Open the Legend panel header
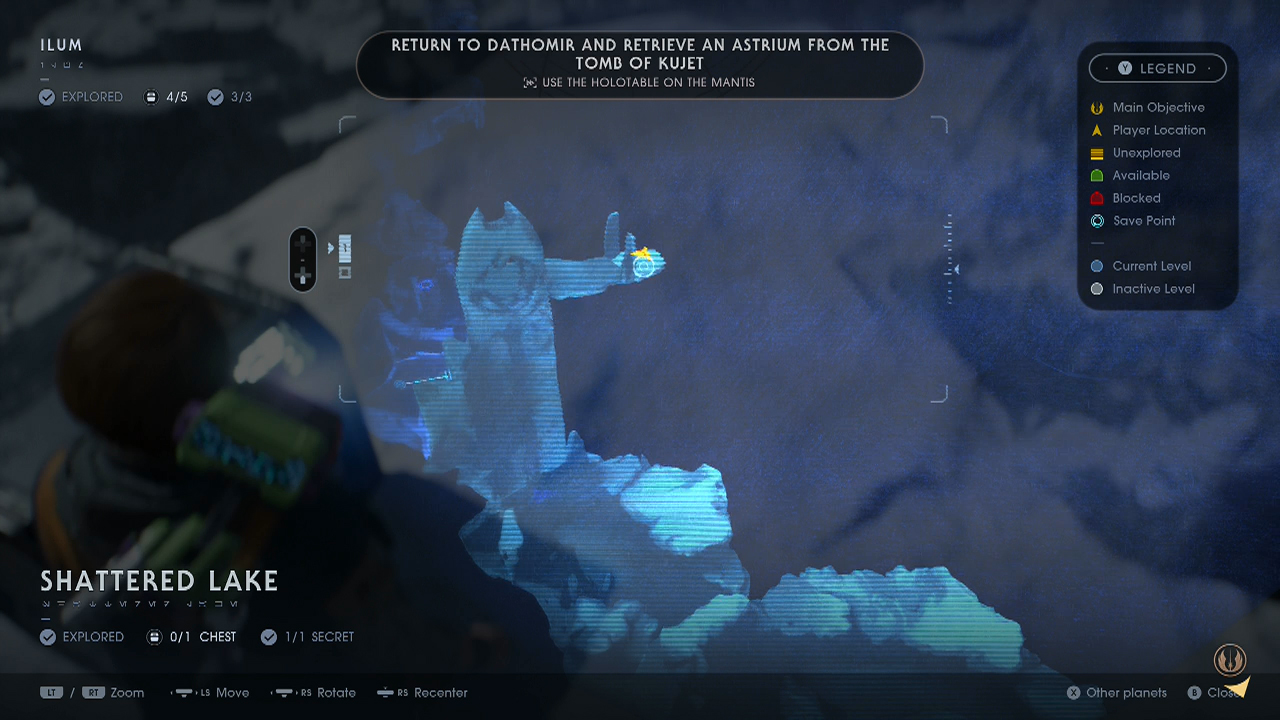The height and width of the screenshot is (720, 1280). click(x=1158, y=68)
